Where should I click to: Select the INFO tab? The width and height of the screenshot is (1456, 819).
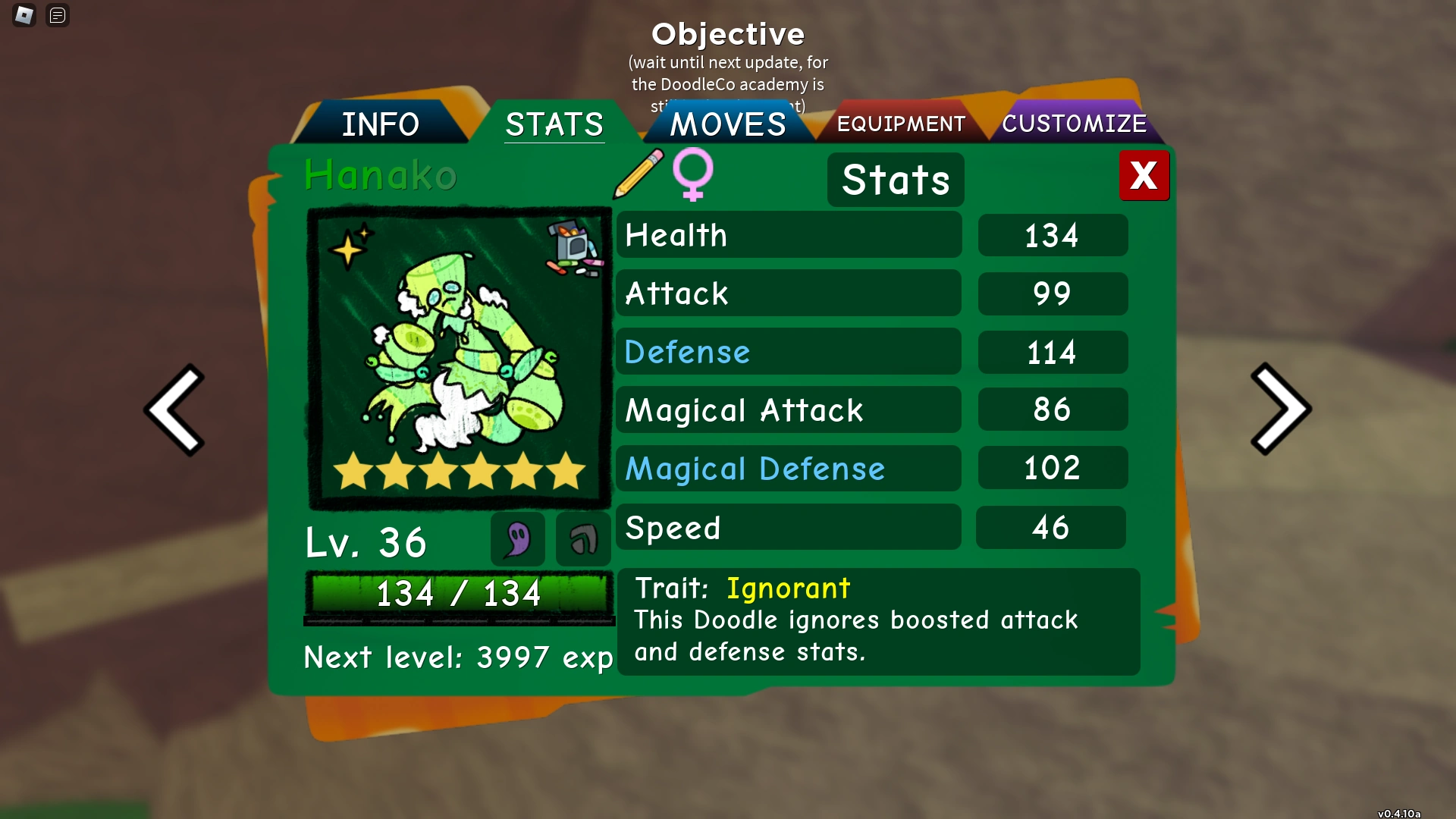click(x=381, y=123)
